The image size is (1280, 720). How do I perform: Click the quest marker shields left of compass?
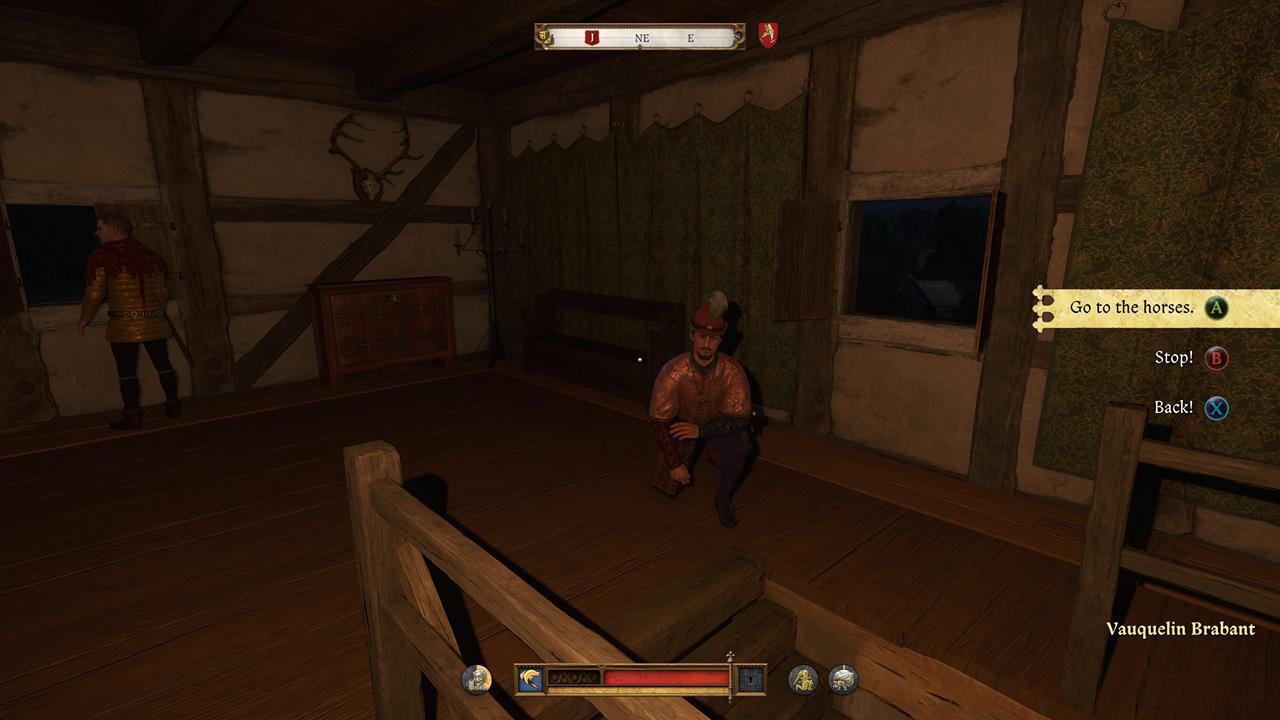[544, 36]
